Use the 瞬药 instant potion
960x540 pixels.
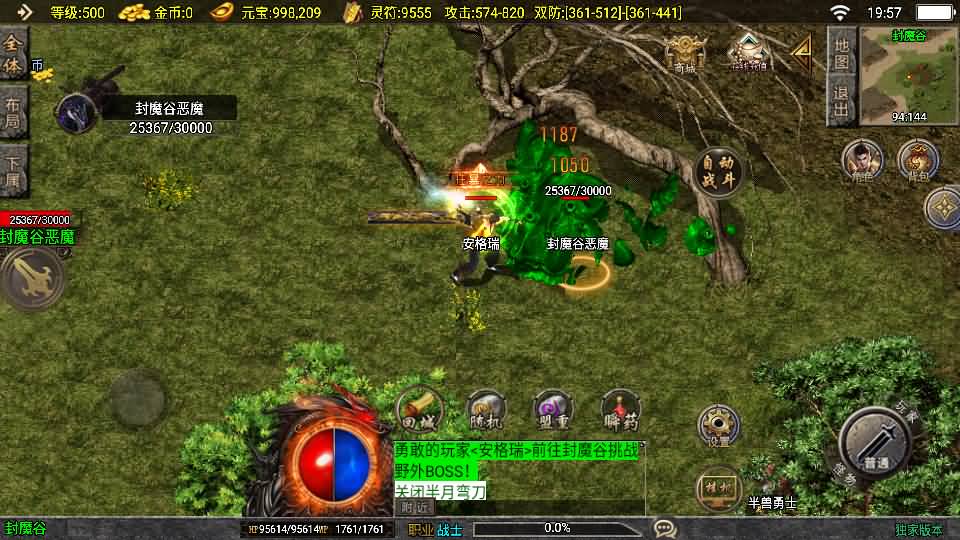620,409
